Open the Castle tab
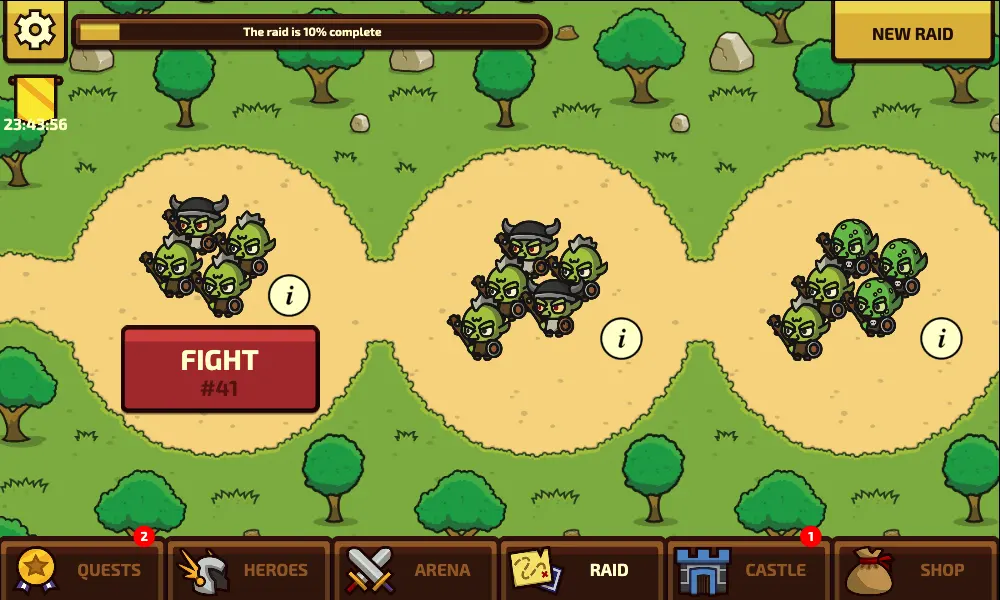 pos(748,570)
